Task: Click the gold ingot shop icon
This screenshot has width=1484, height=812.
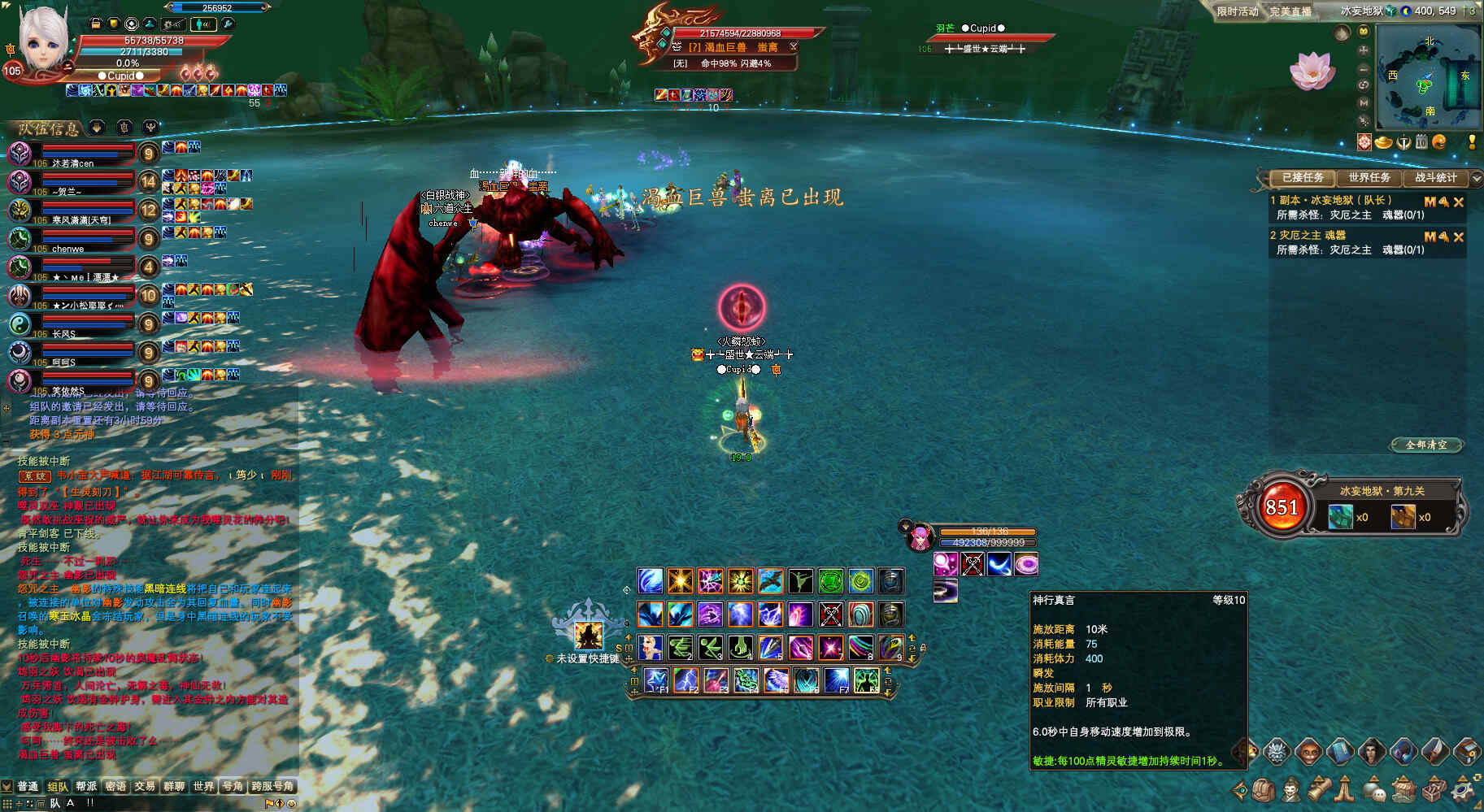Action: tap(1383, 143)
